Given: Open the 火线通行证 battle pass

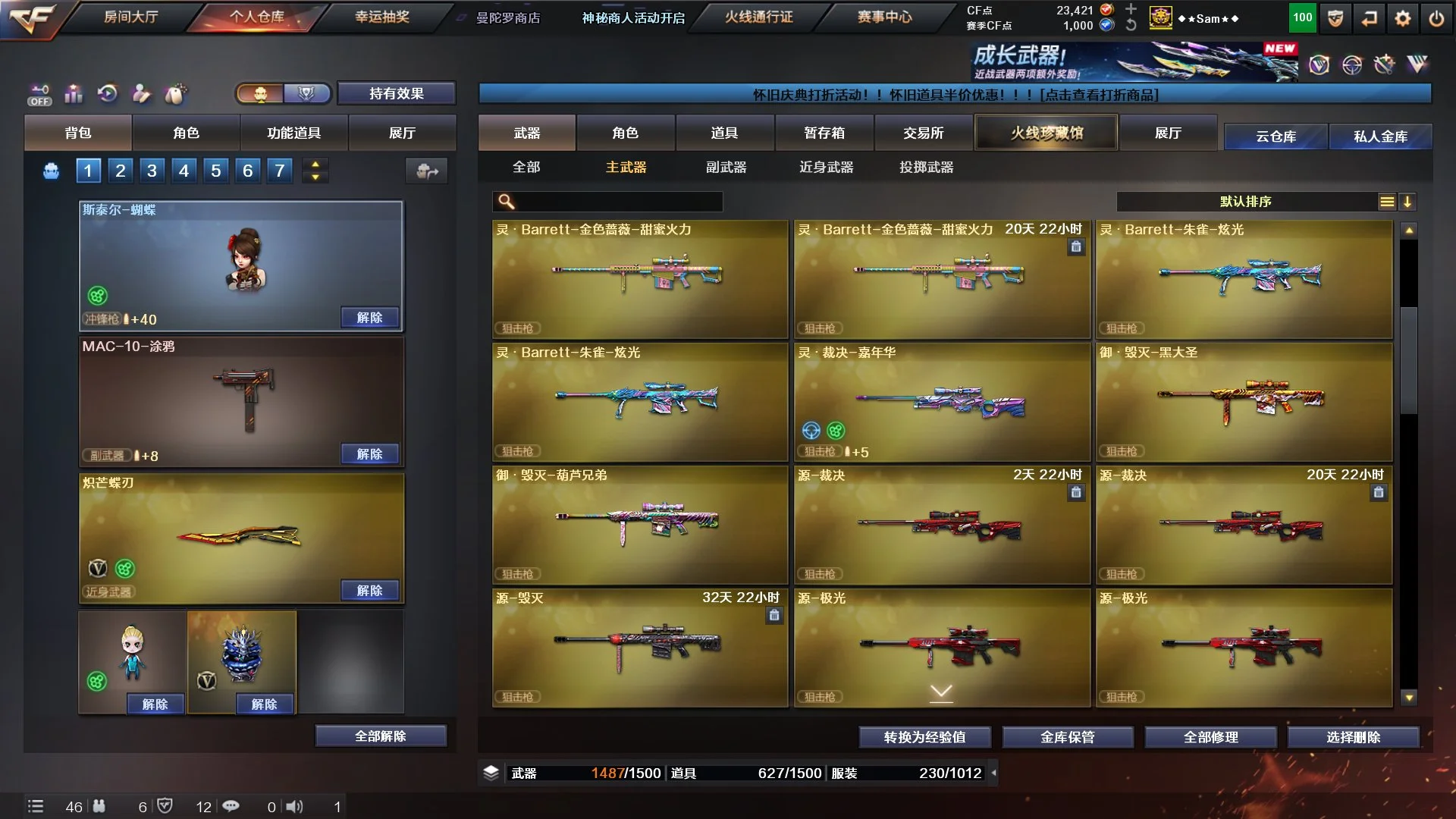Looking at the screenshot, I should pos(758,17).
